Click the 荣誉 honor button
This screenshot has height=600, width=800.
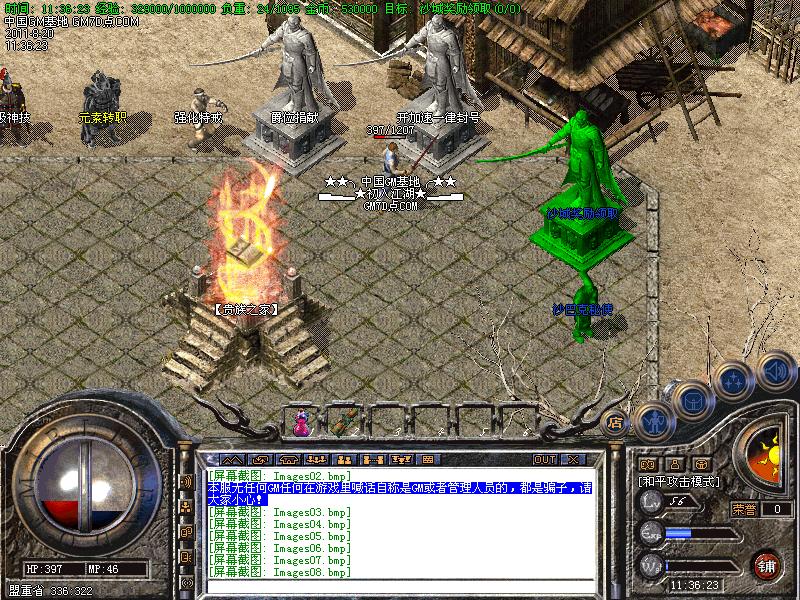743,509
